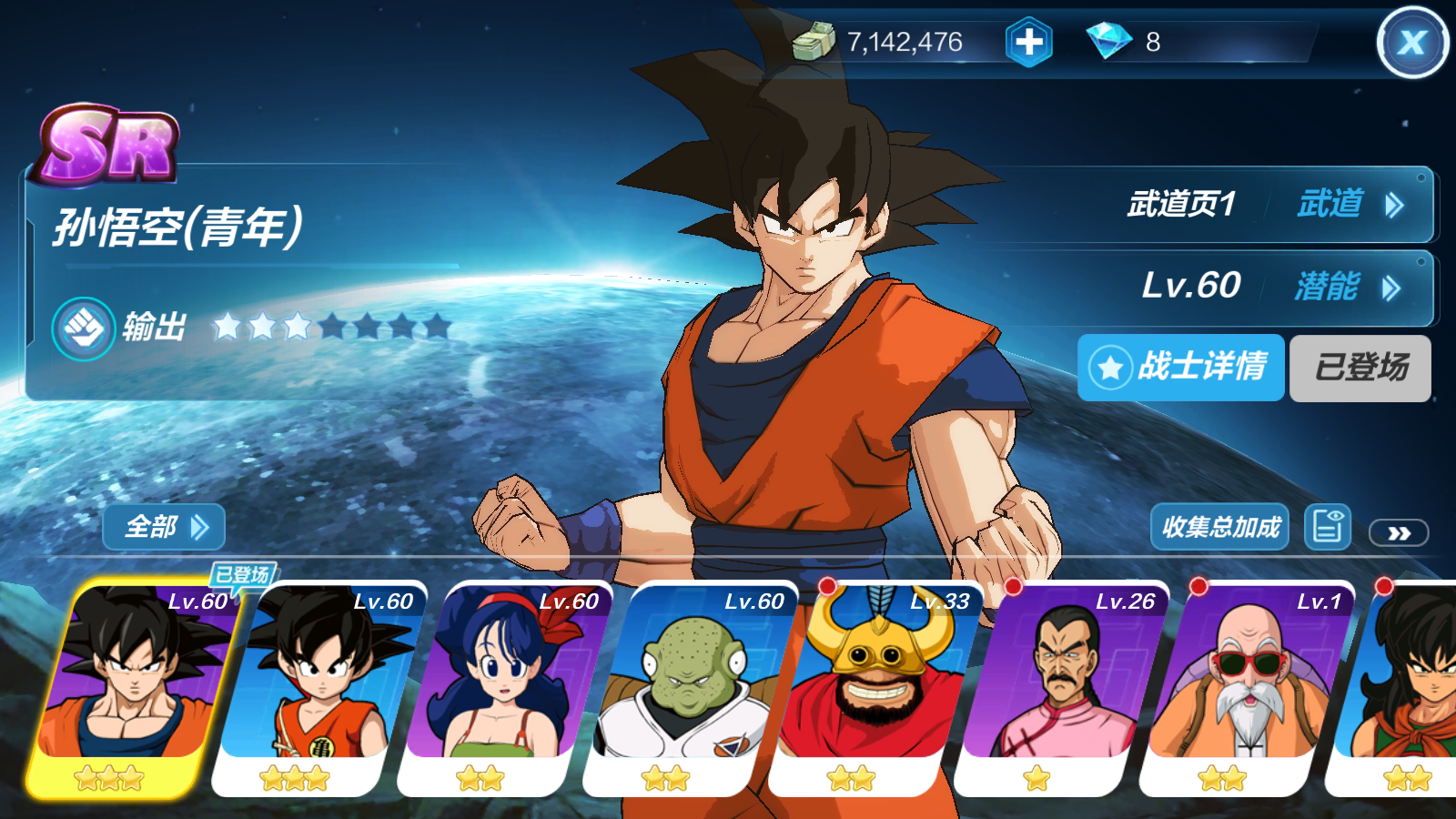Image resolution: width=1456 pixels, height=819 pixels.
Task: Expand the double-arrow toggle button
Action: coord(1398,533)
